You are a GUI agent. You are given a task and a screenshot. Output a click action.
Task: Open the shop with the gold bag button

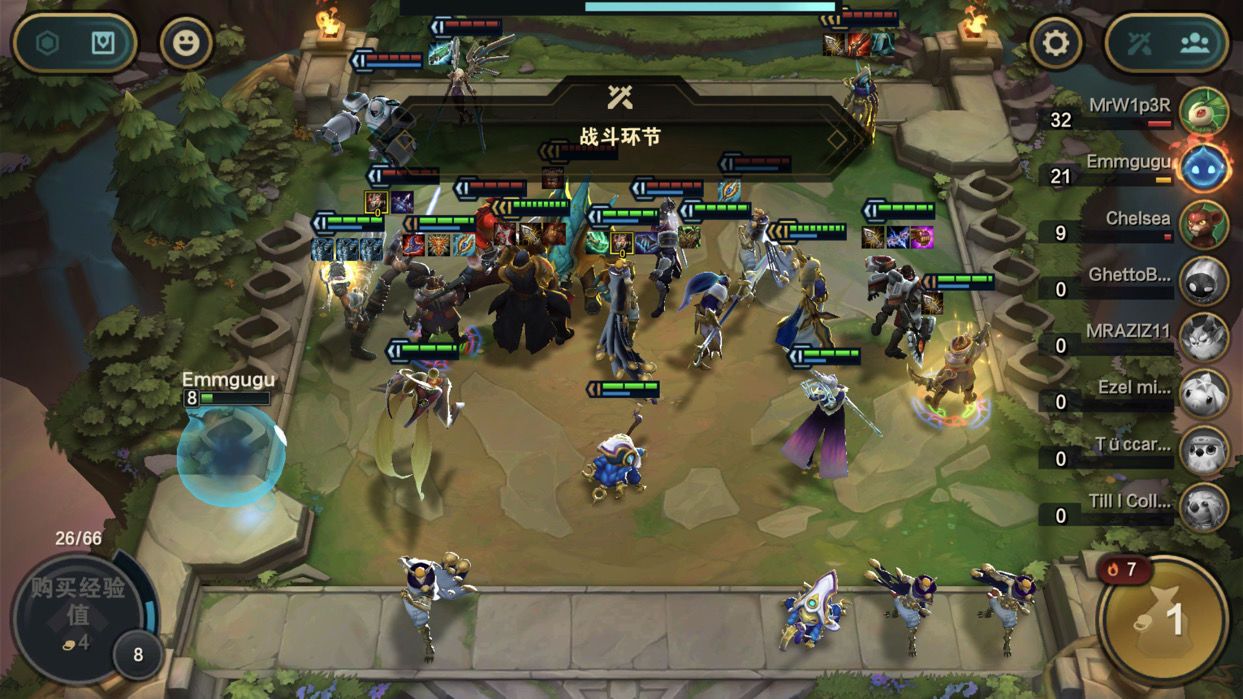point(1163,620)
